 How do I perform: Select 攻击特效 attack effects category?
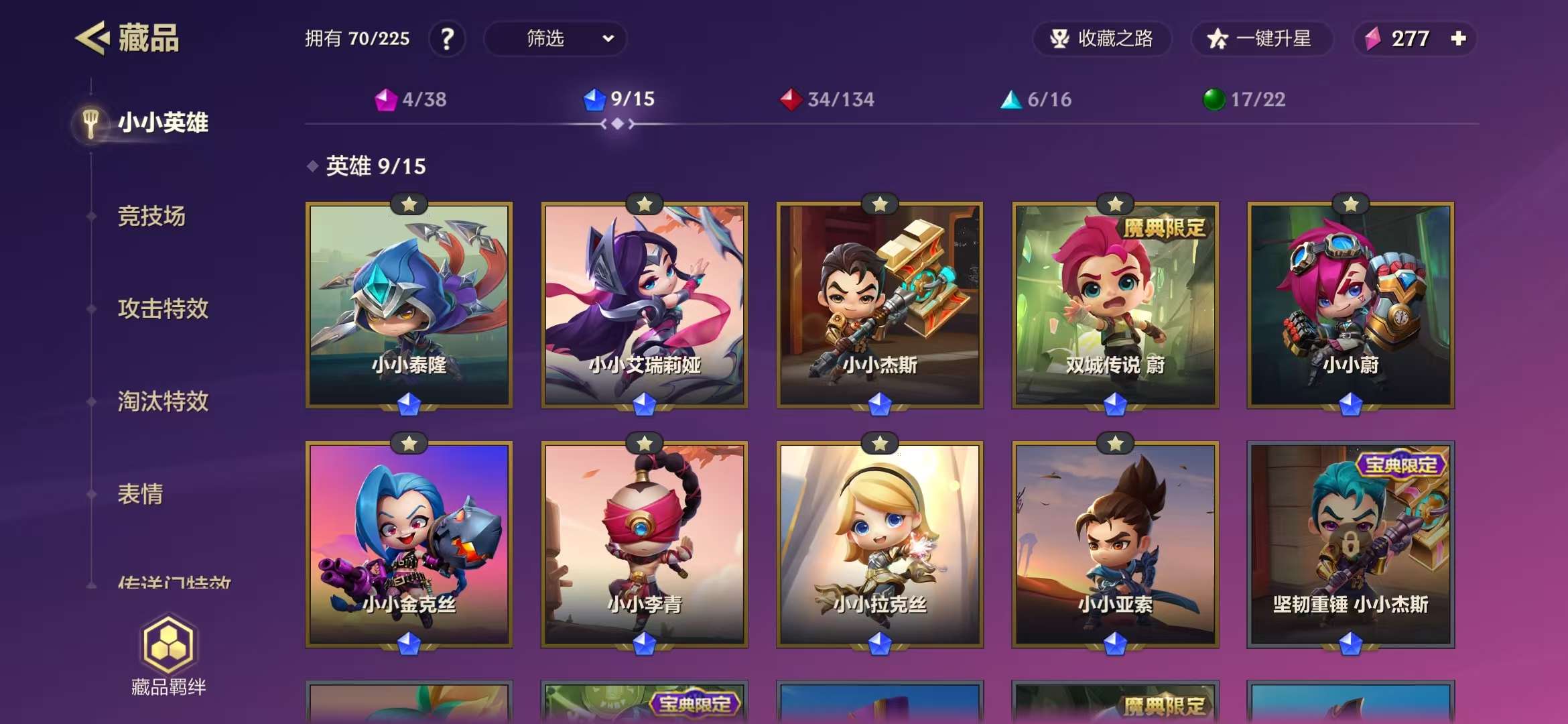(163, 309)
